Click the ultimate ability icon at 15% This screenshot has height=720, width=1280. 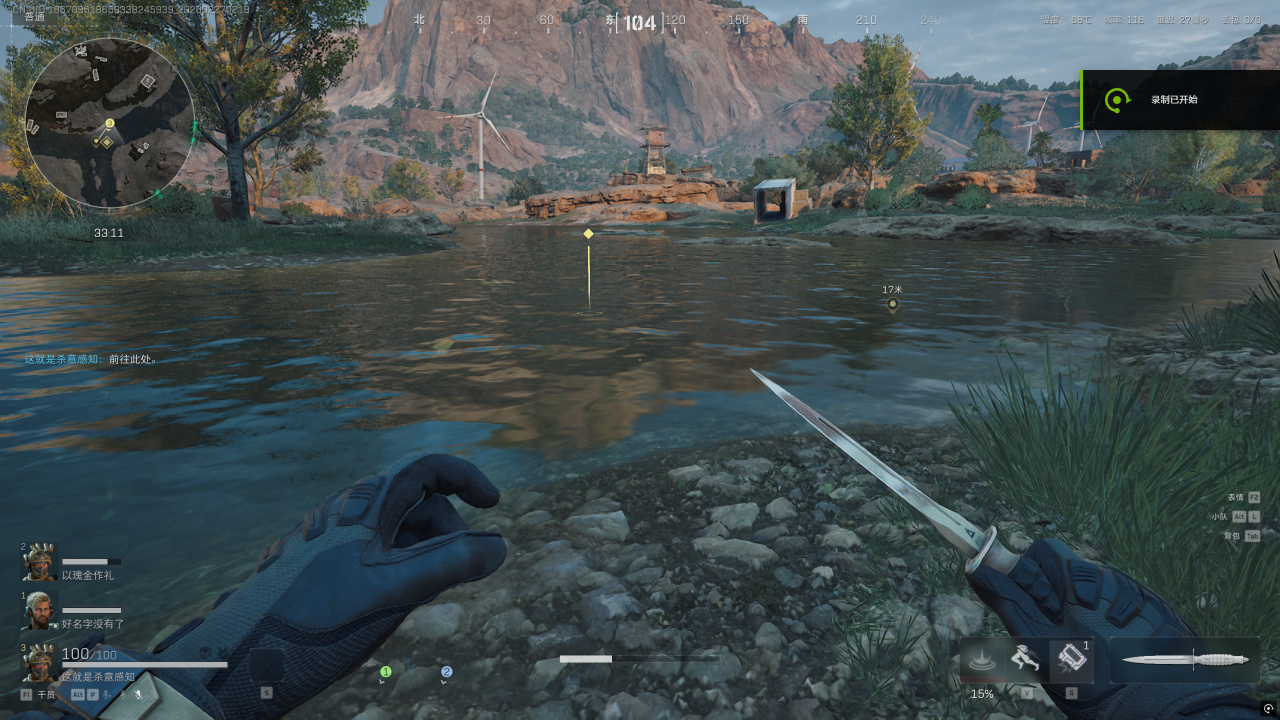click(982, 661)
